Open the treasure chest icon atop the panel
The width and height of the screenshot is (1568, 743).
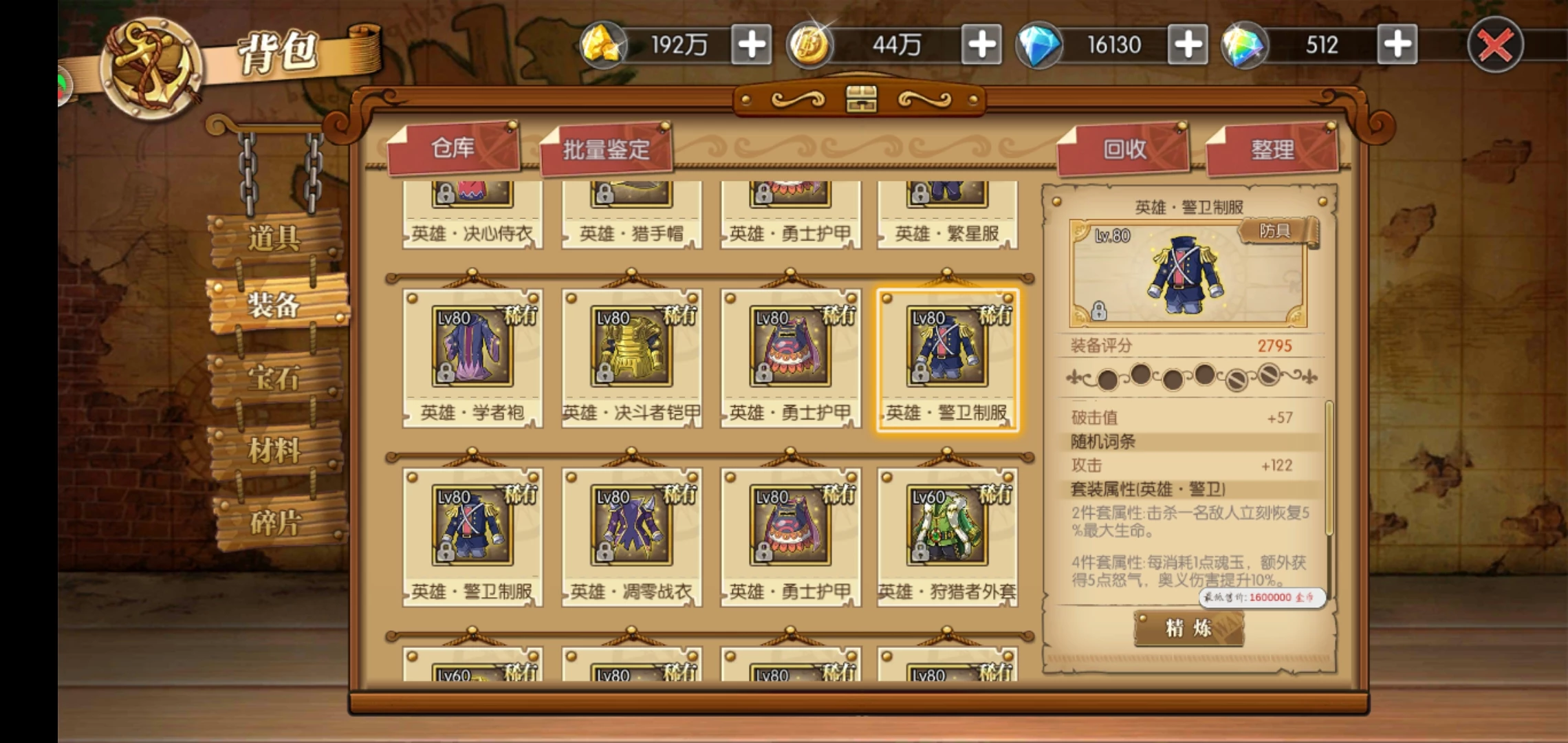(x=861, y=100)
